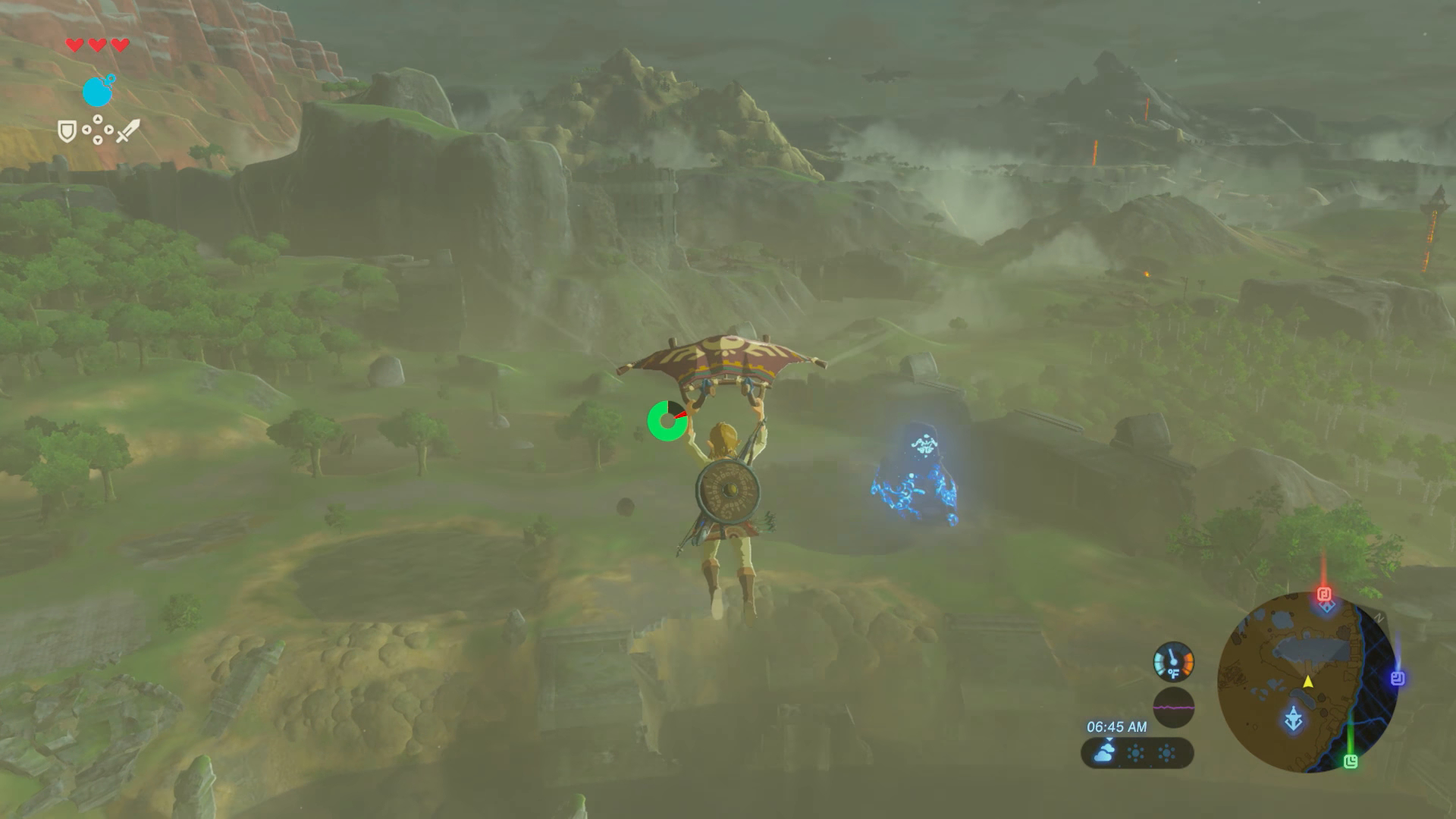Screen dimensions: 1456x819
Task: Click the yellow player arrow on minimap
Action: click(x=1308, y=682)
